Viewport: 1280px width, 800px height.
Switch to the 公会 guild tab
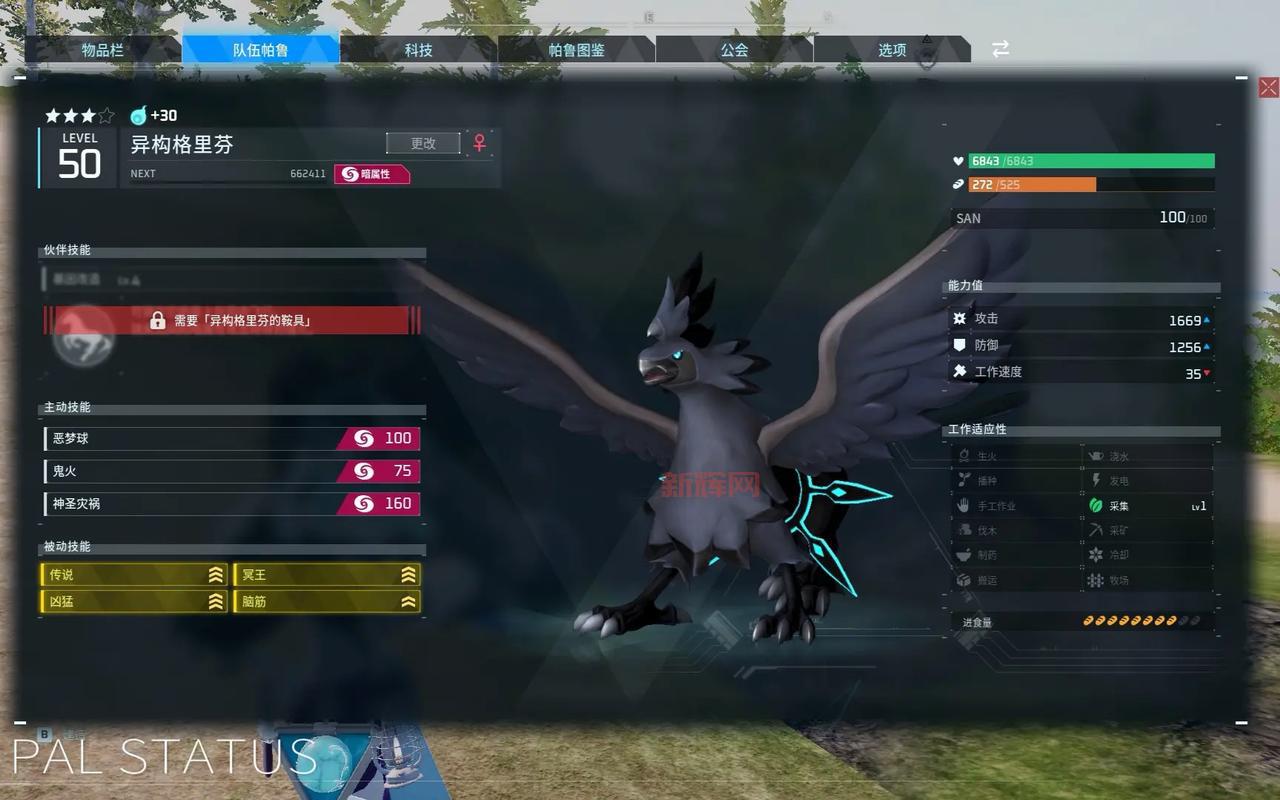(734, 50)
